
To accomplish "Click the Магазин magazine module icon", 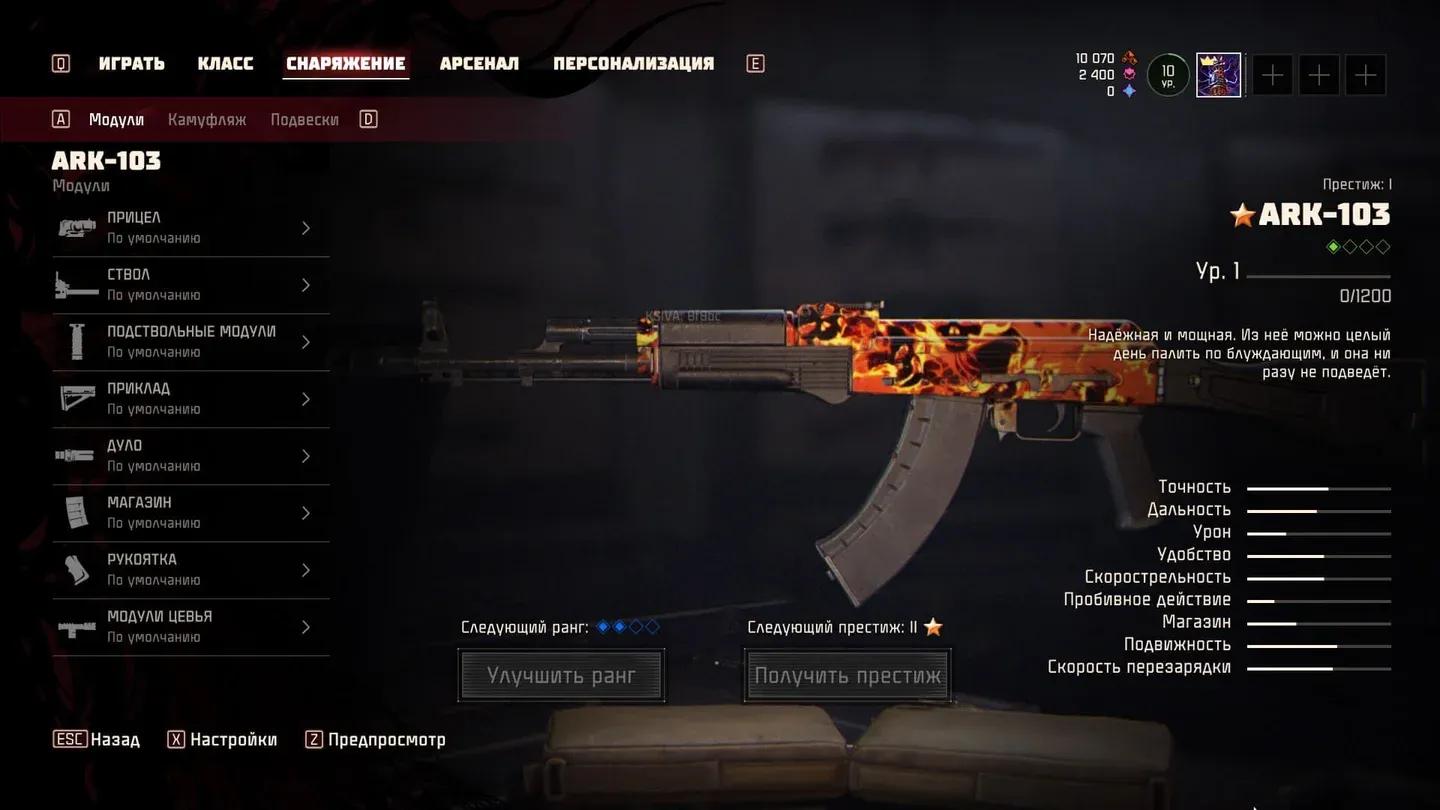I will click(x=77, y=512).
